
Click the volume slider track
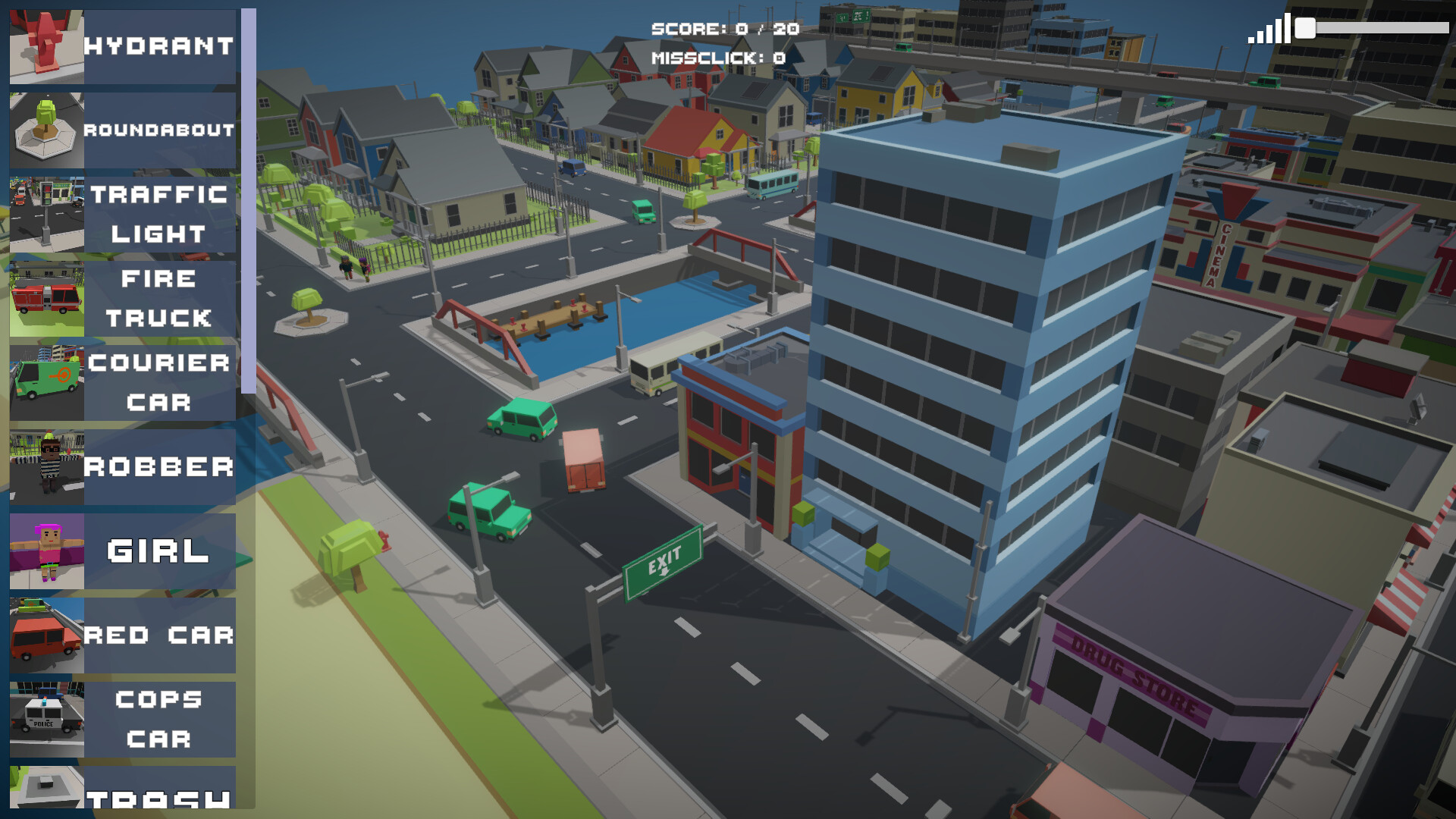(1382, 28)
